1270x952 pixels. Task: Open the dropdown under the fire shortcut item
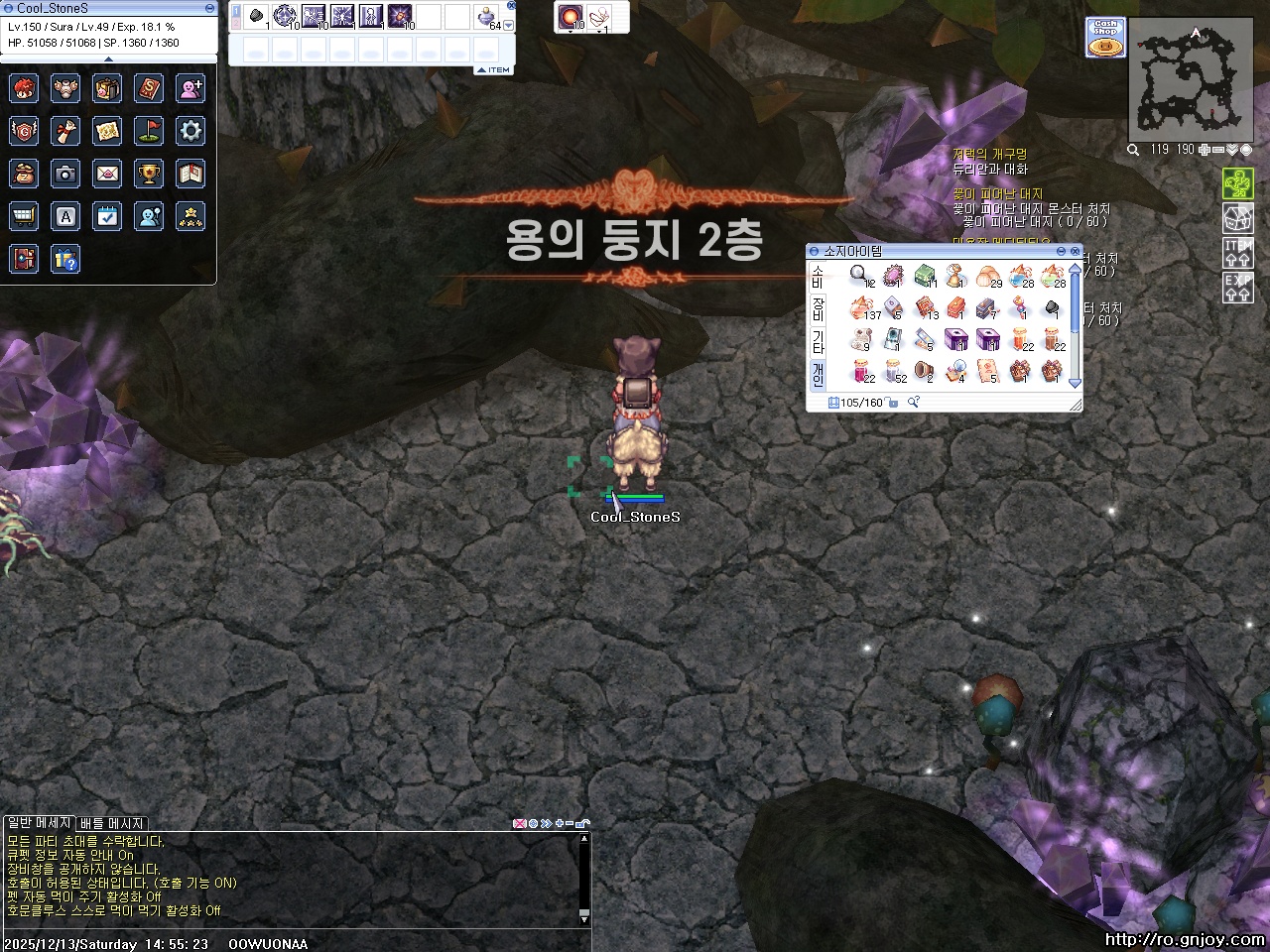[571, 32]
